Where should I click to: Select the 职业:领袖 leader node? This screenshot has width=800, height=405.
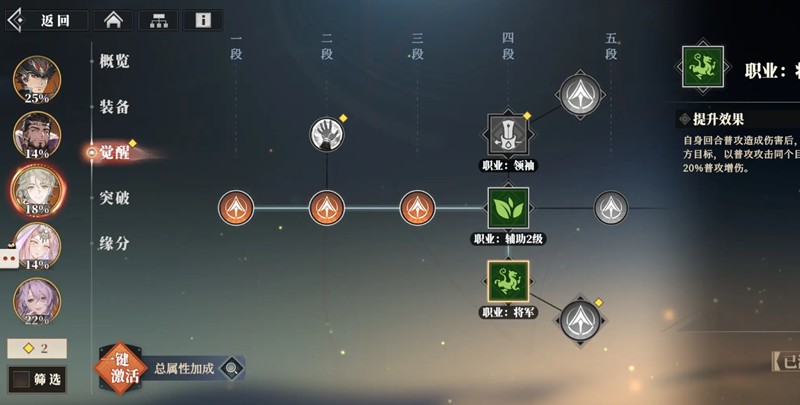click(508, 134)
